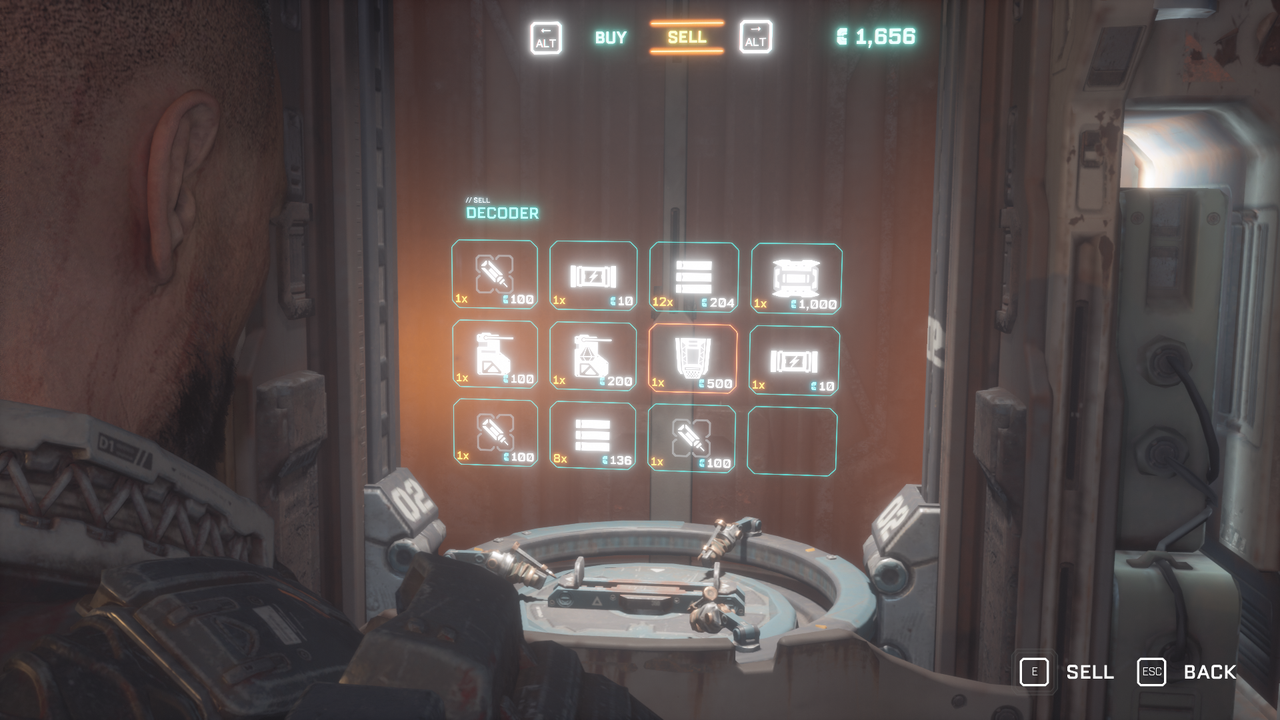Select the stack of 8 ammo worth 136

[594, 437]
